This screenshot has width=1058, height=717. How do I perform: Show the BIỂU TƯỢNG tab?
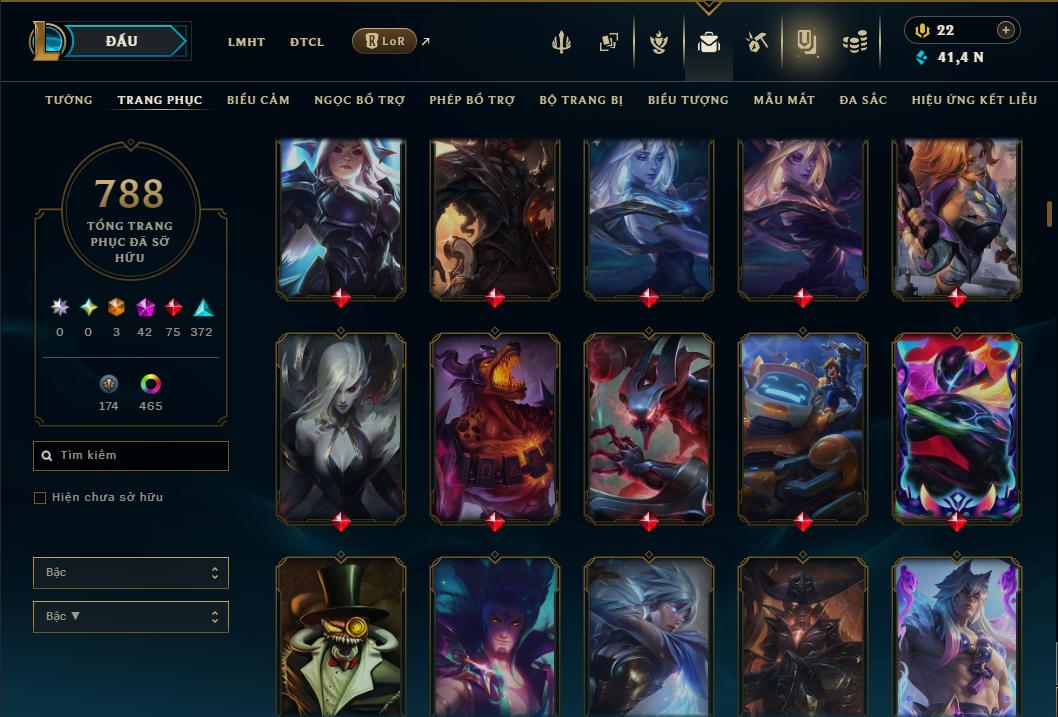688,100
